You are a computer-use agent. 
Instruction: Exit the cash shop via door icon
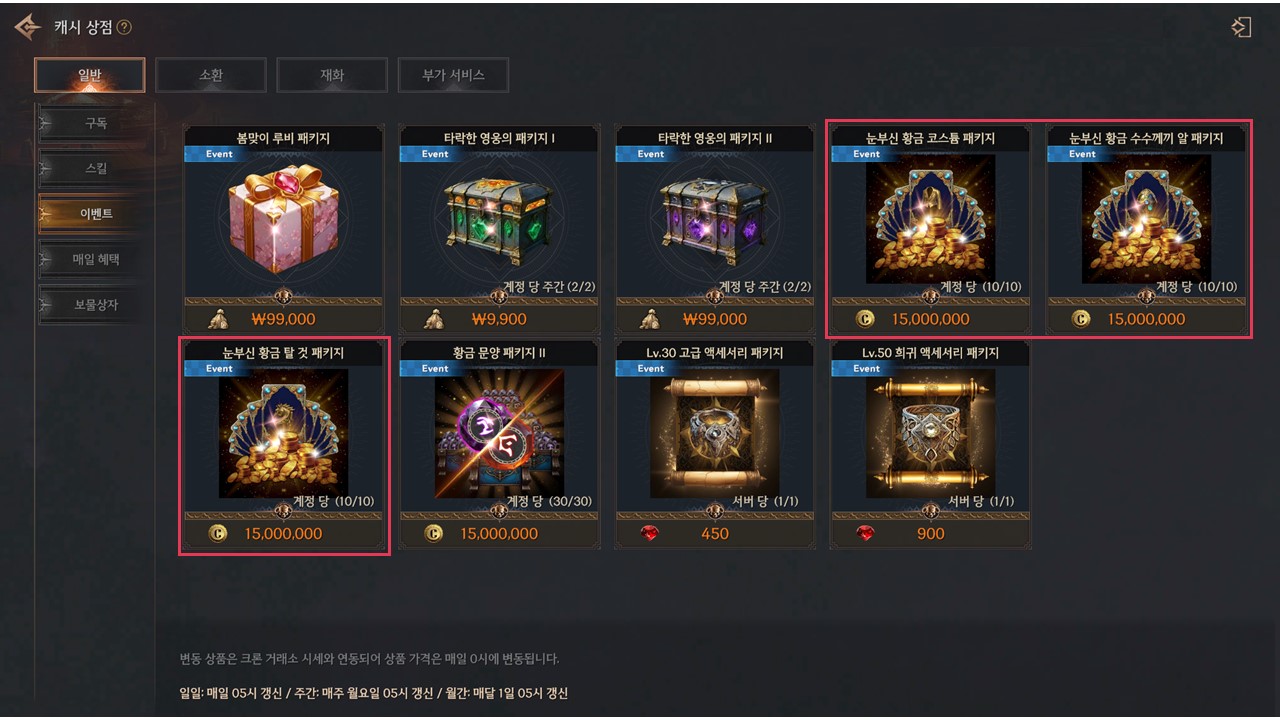1241,27
